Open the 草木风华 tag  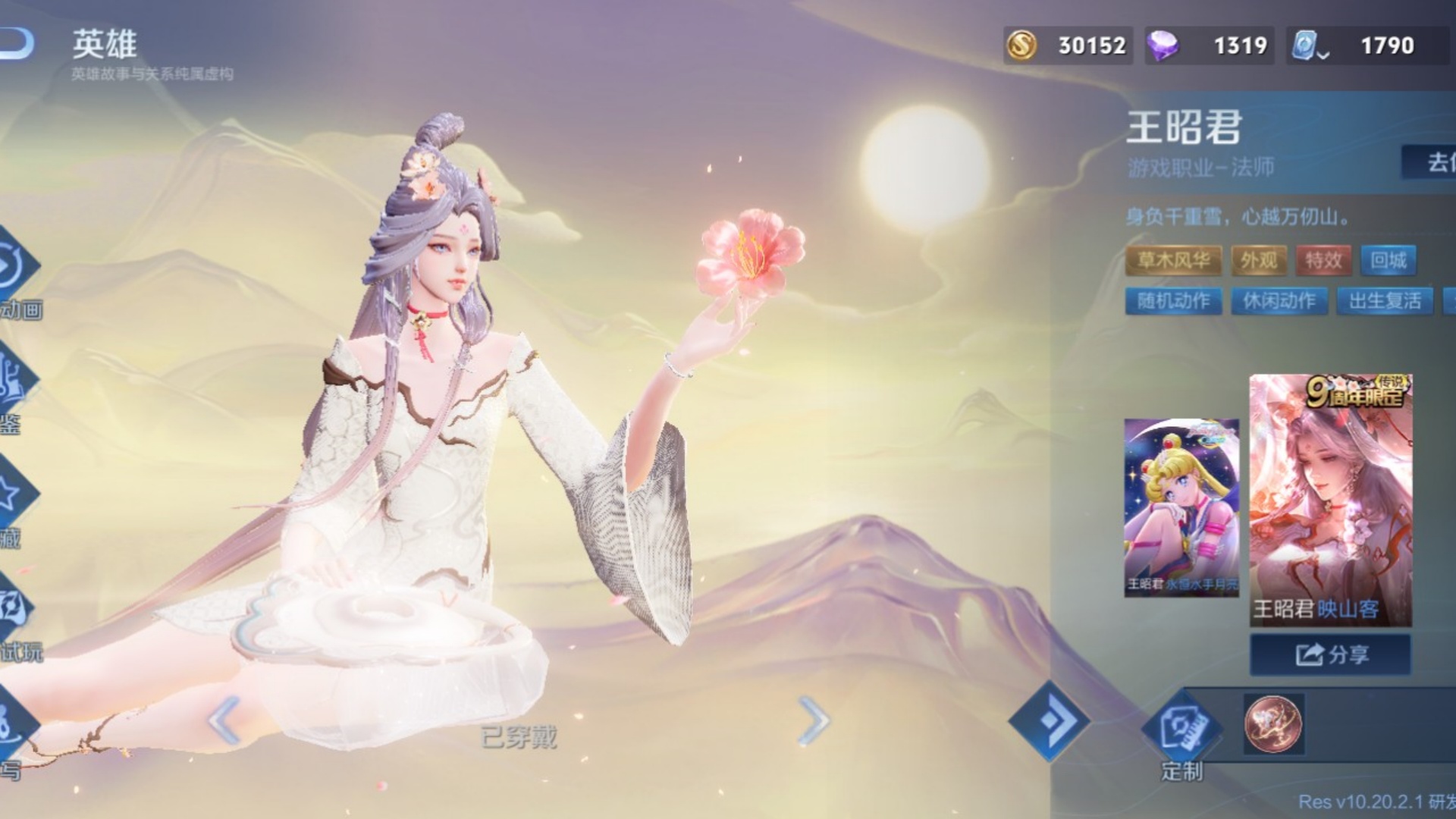1173,261
